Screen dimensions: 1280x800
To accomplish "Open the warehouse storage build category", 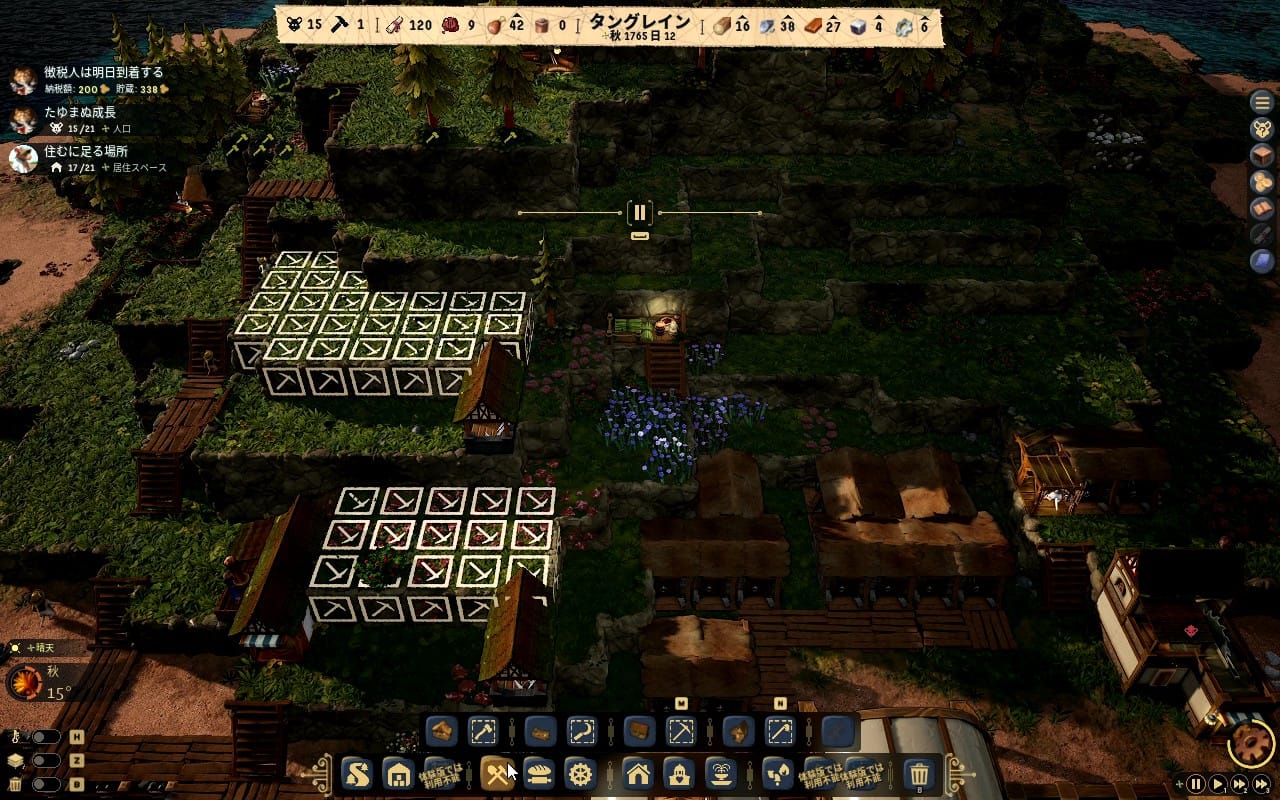I will [399, 773].
